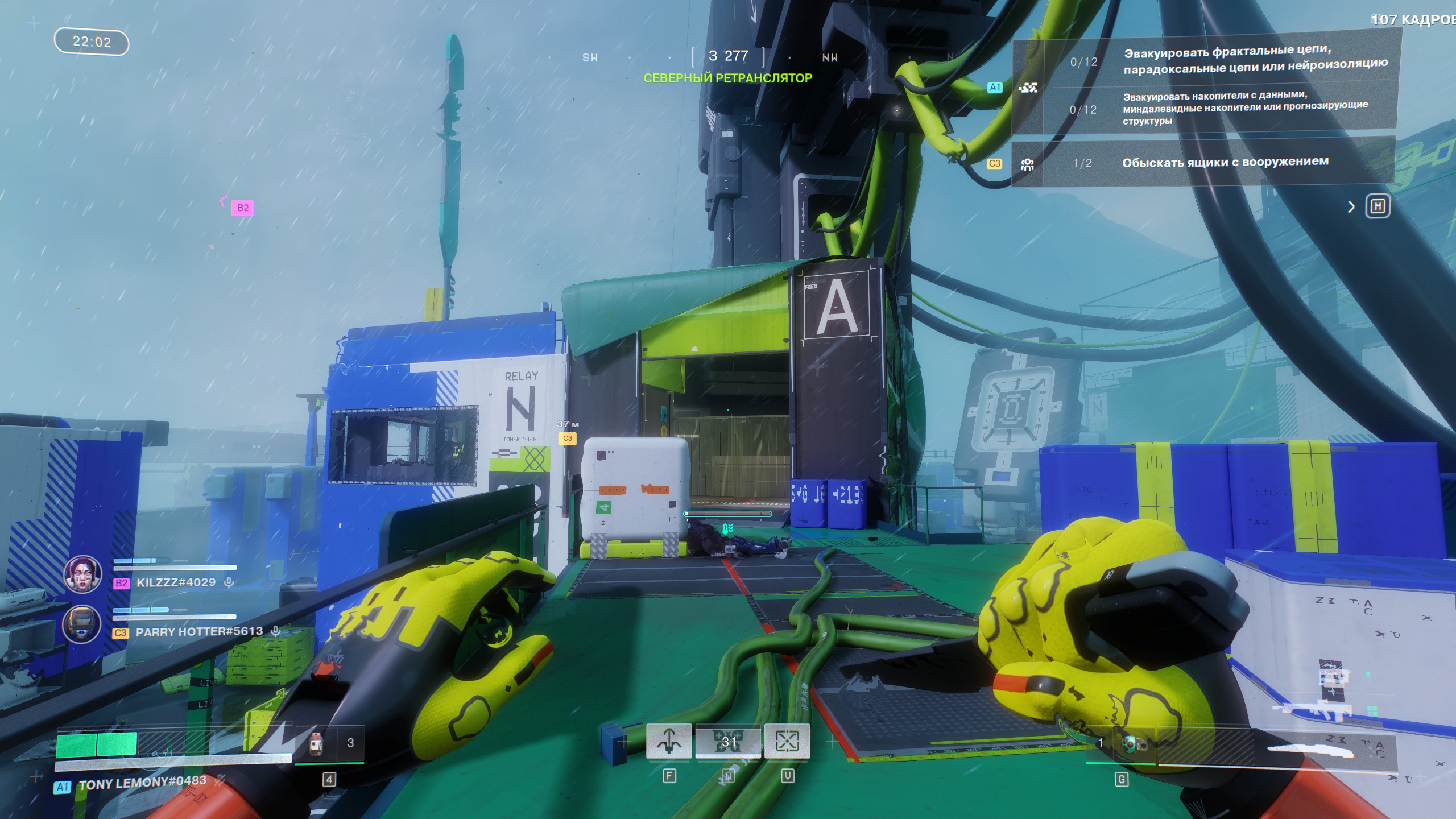Click PARRY HOTTER#5613's squad portrait

(82, 624)
